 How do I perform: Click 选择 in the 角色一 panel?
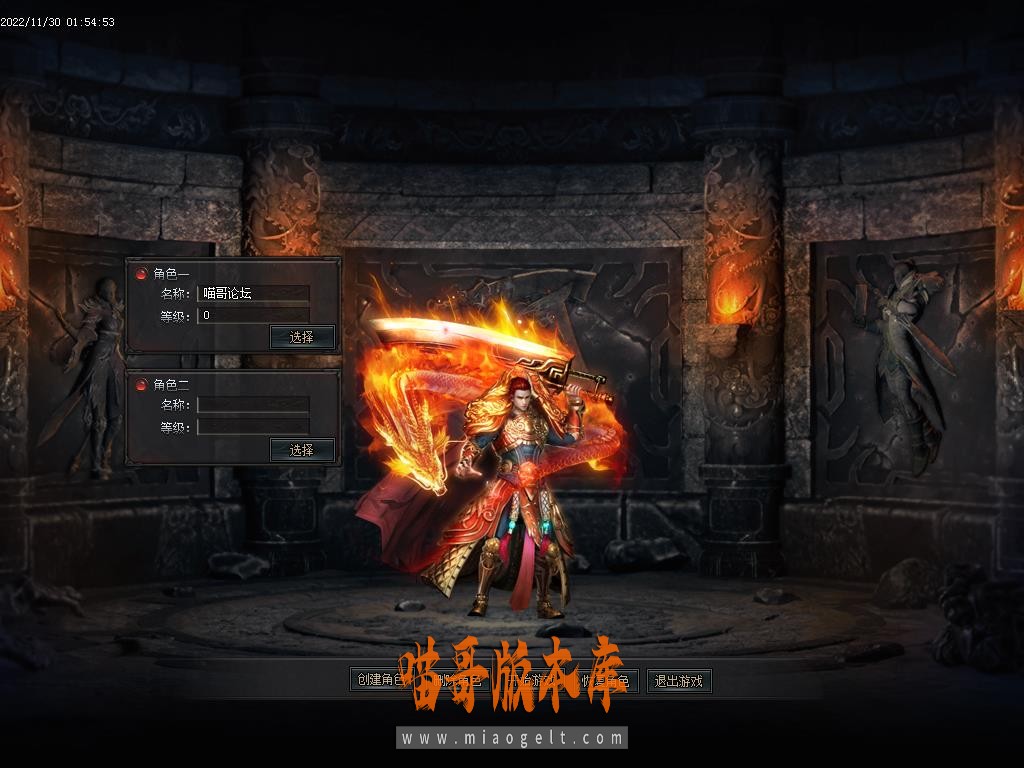coord(302,337)
